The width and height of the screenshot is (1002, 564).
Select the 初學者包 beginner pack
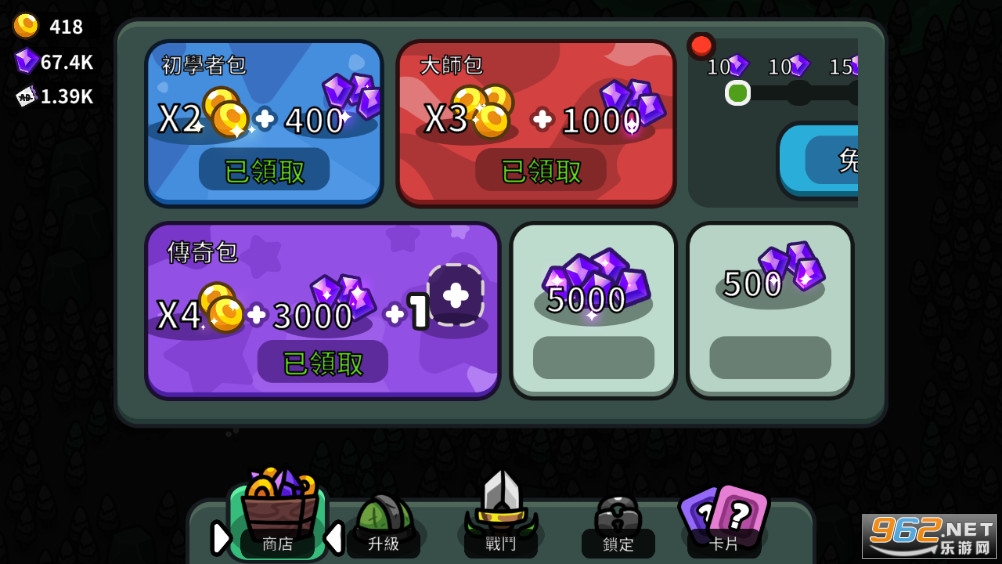click(x=264, y=122)
